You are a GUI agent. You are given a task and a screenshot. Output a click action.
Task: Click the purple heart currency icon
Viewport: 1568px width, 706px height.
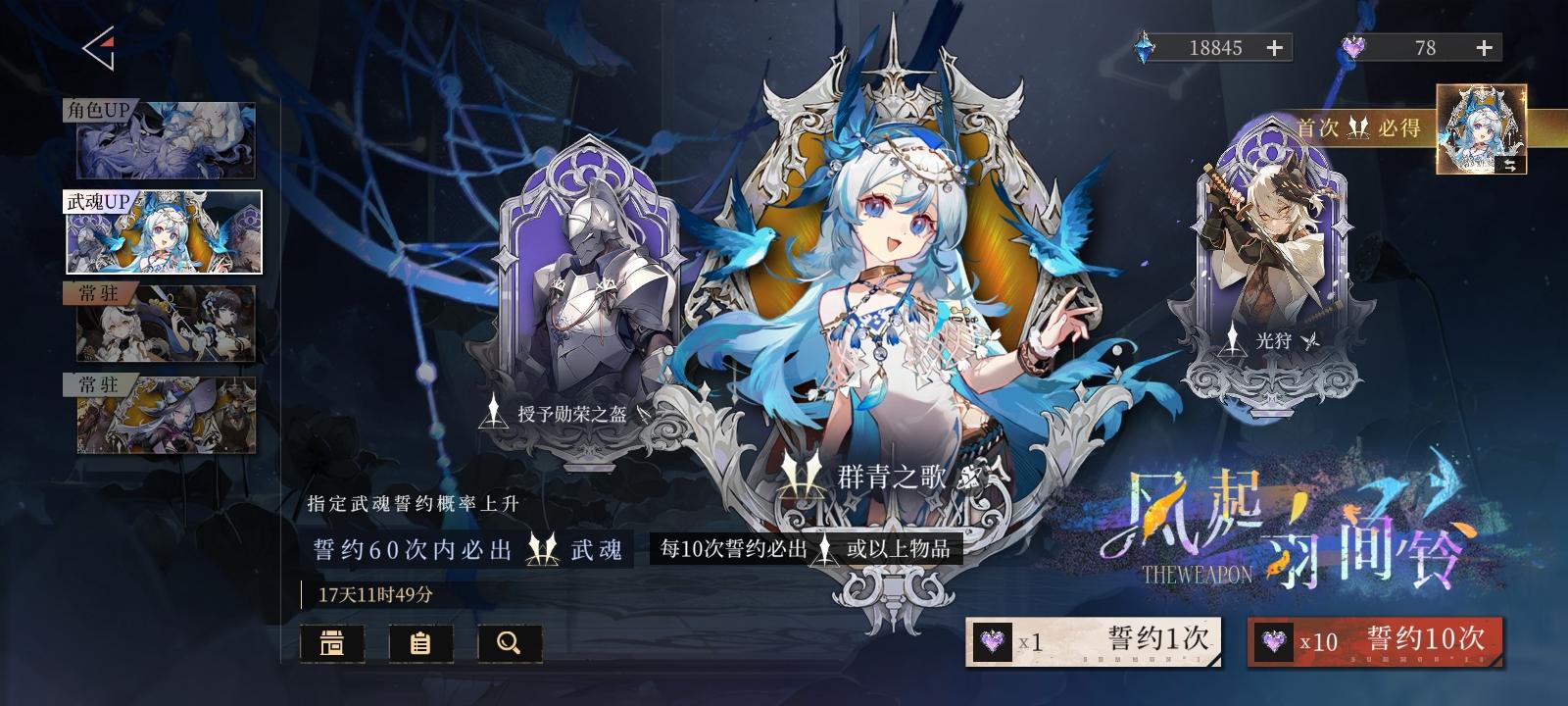point(1355,45)
